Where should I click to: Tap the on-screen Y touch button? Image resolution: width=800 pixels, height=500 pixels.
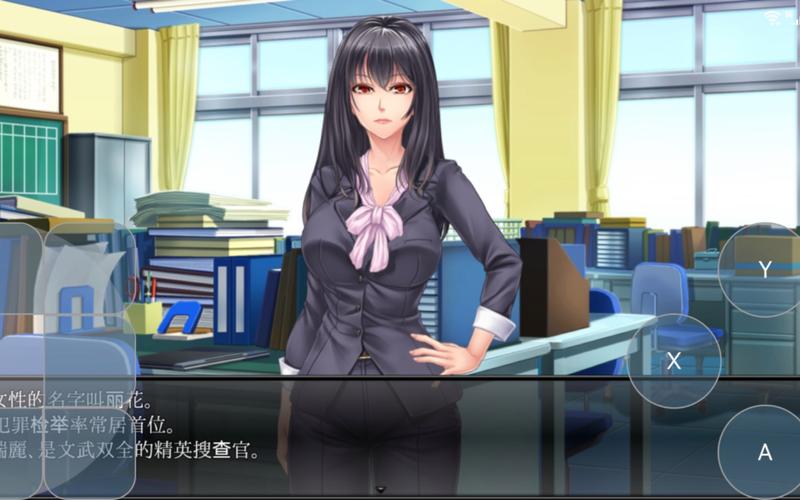(x=765, y=270)
